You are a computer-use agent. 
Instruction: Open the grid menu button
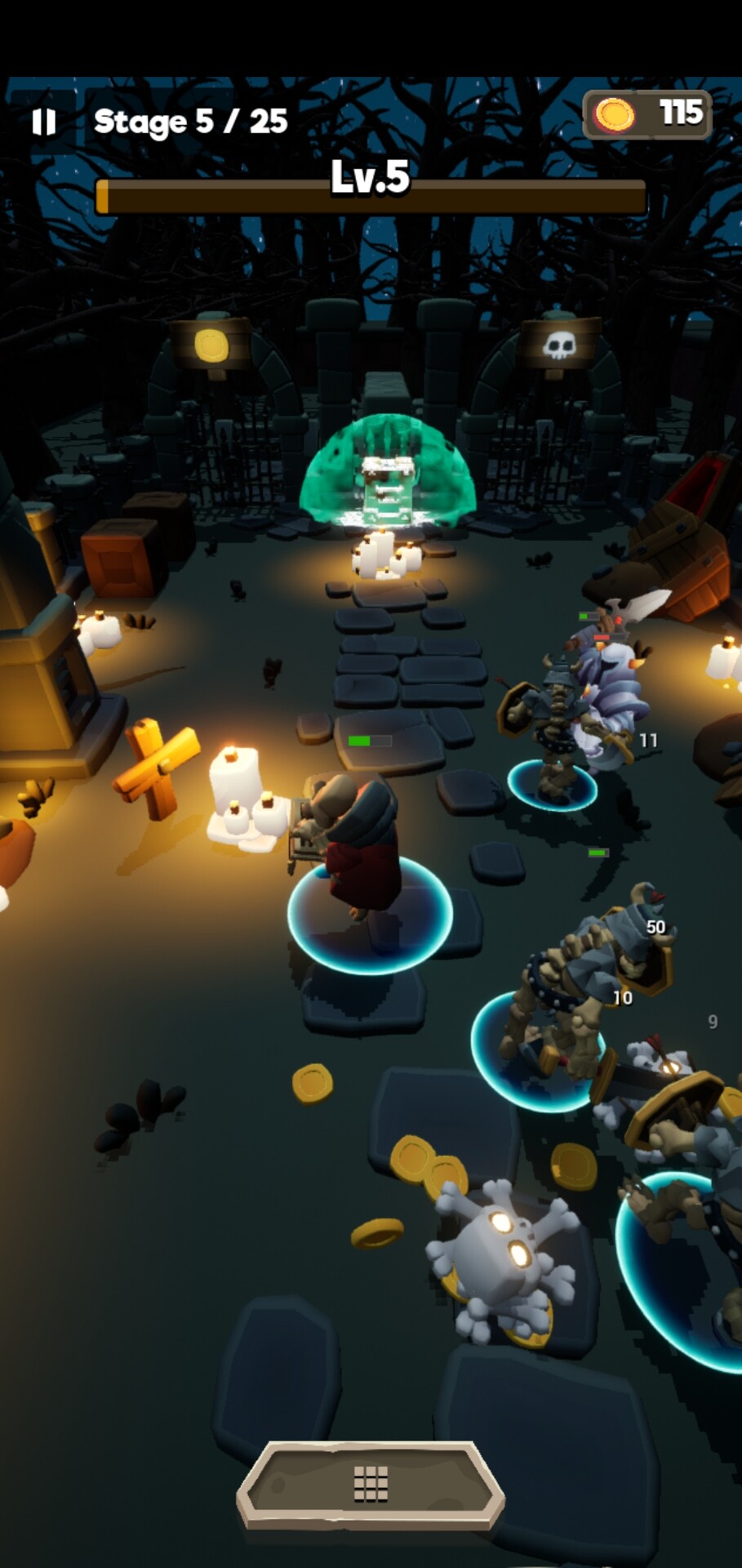tap(371, 1484)
